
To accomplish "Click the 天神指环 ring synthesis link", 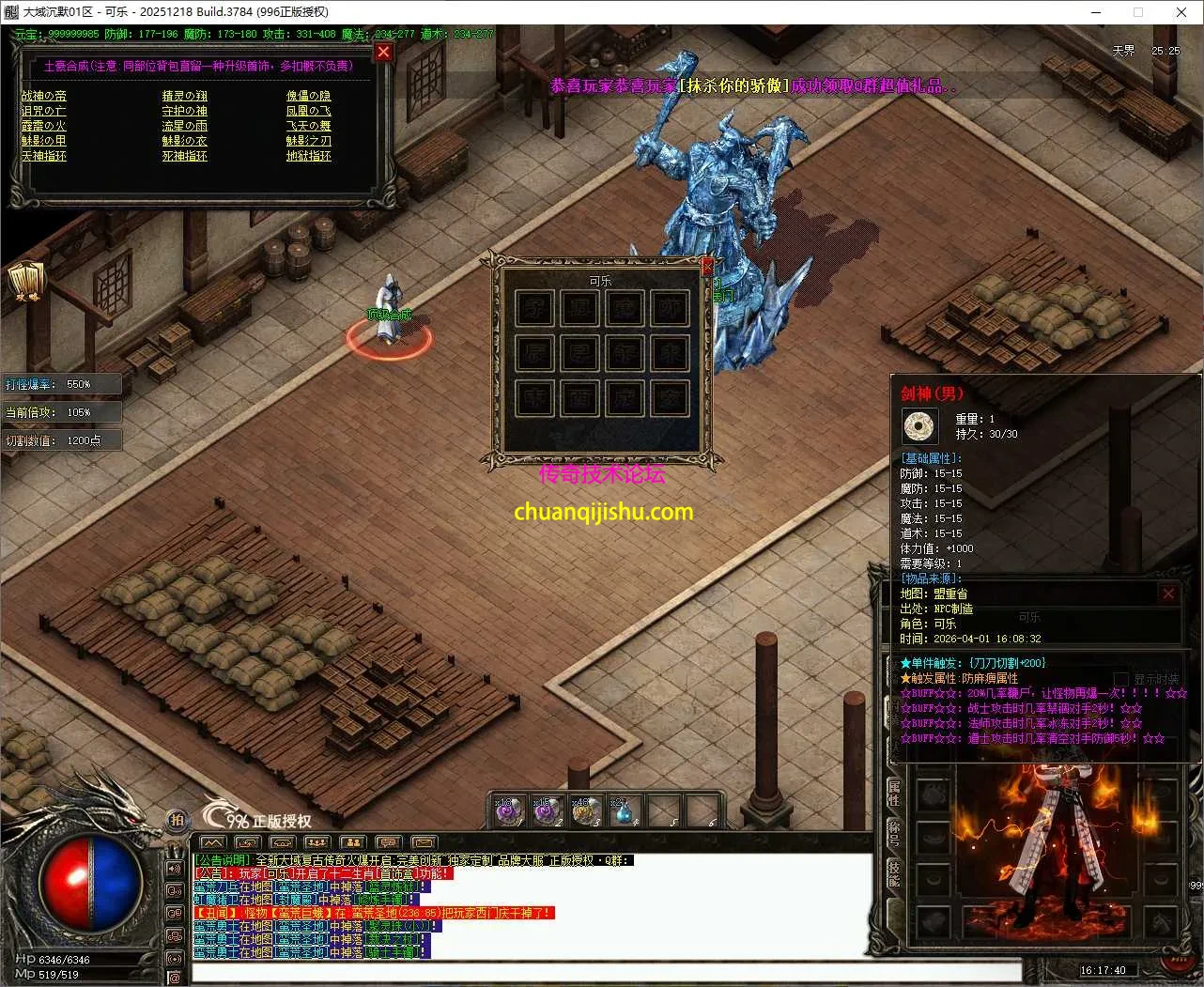I will [x=44, y=156].
